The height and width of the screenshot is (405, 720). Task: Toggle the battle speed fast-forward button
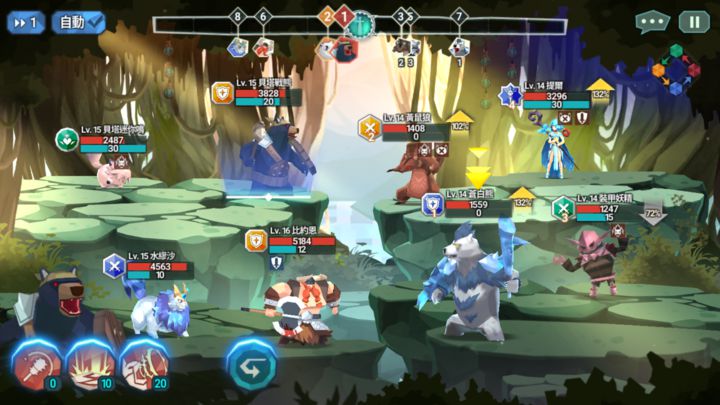tap(26, 21)
